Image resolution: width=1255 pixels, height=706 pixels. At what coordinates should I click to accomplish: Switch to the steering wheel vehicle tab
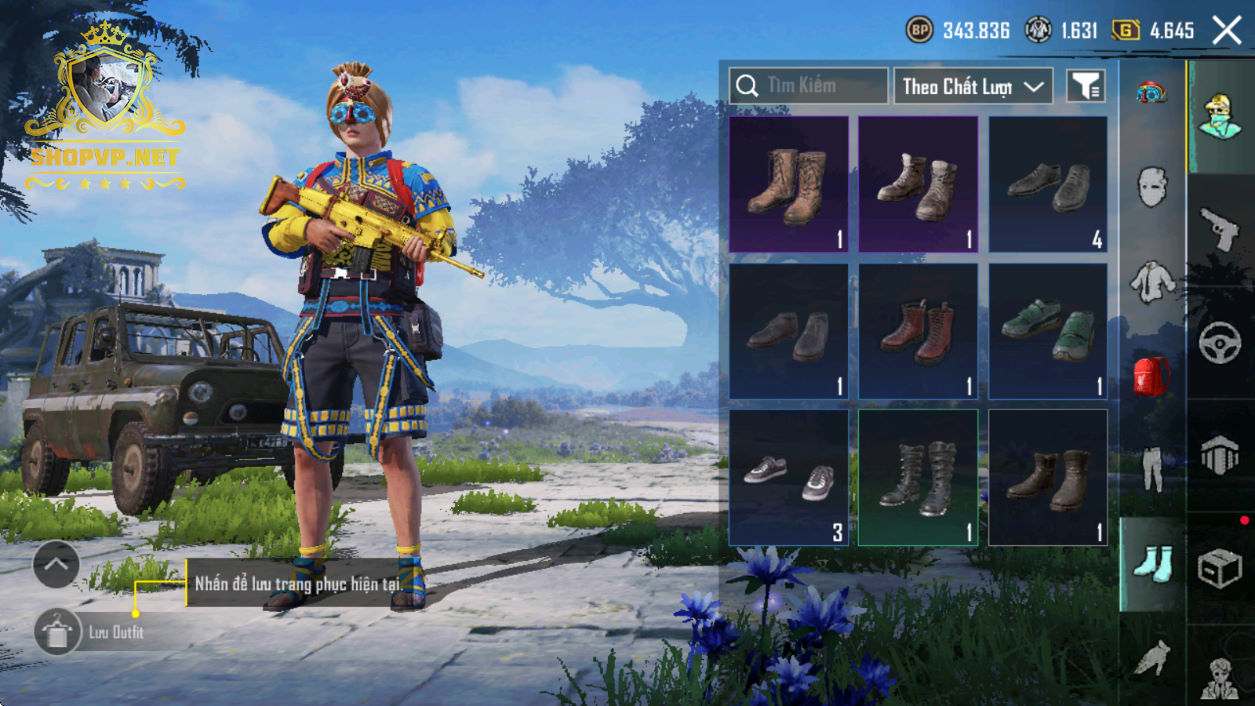[1219, 342]
